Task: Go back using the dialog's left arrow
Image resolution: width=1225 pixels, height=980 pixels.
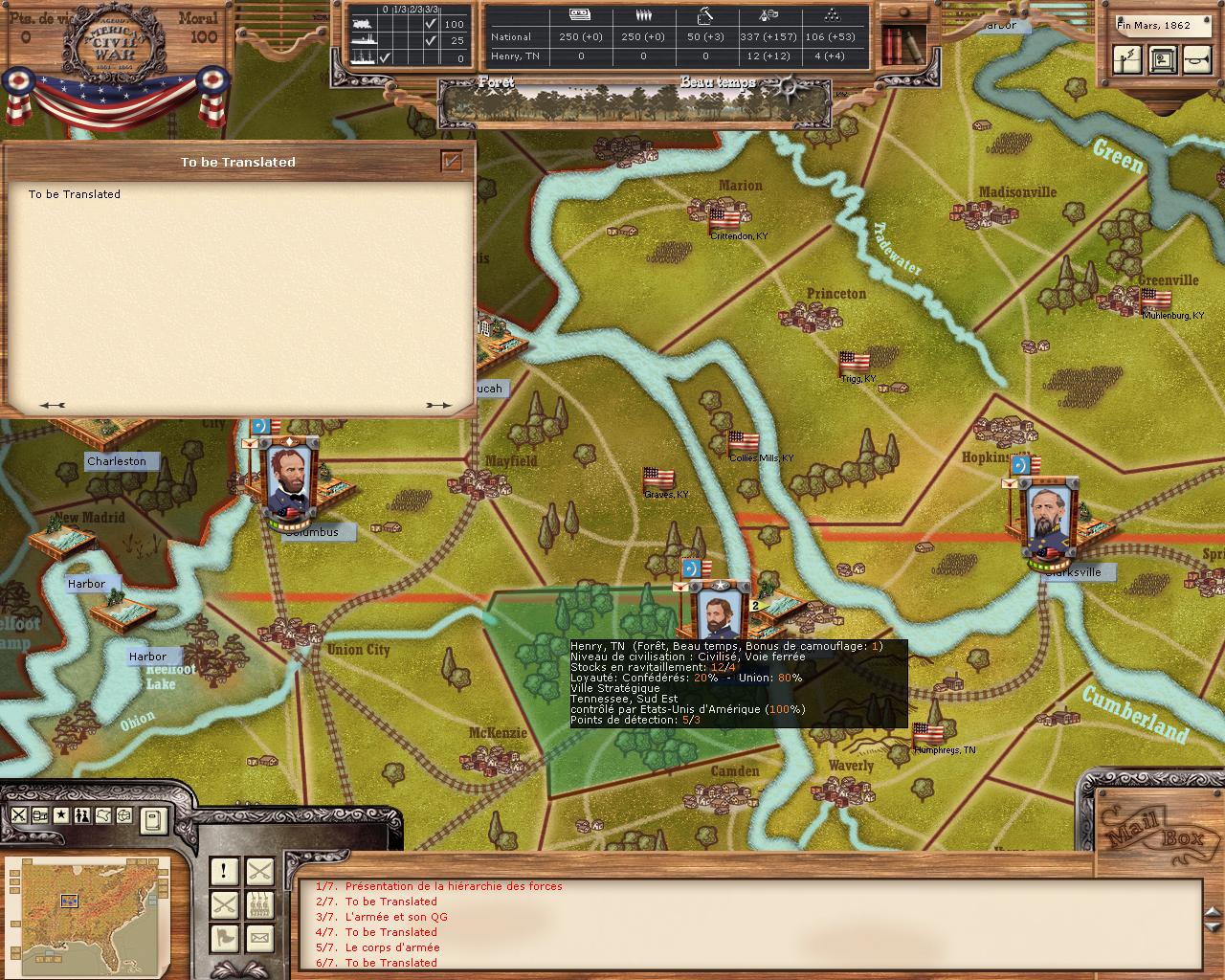Action: (53, 405)
